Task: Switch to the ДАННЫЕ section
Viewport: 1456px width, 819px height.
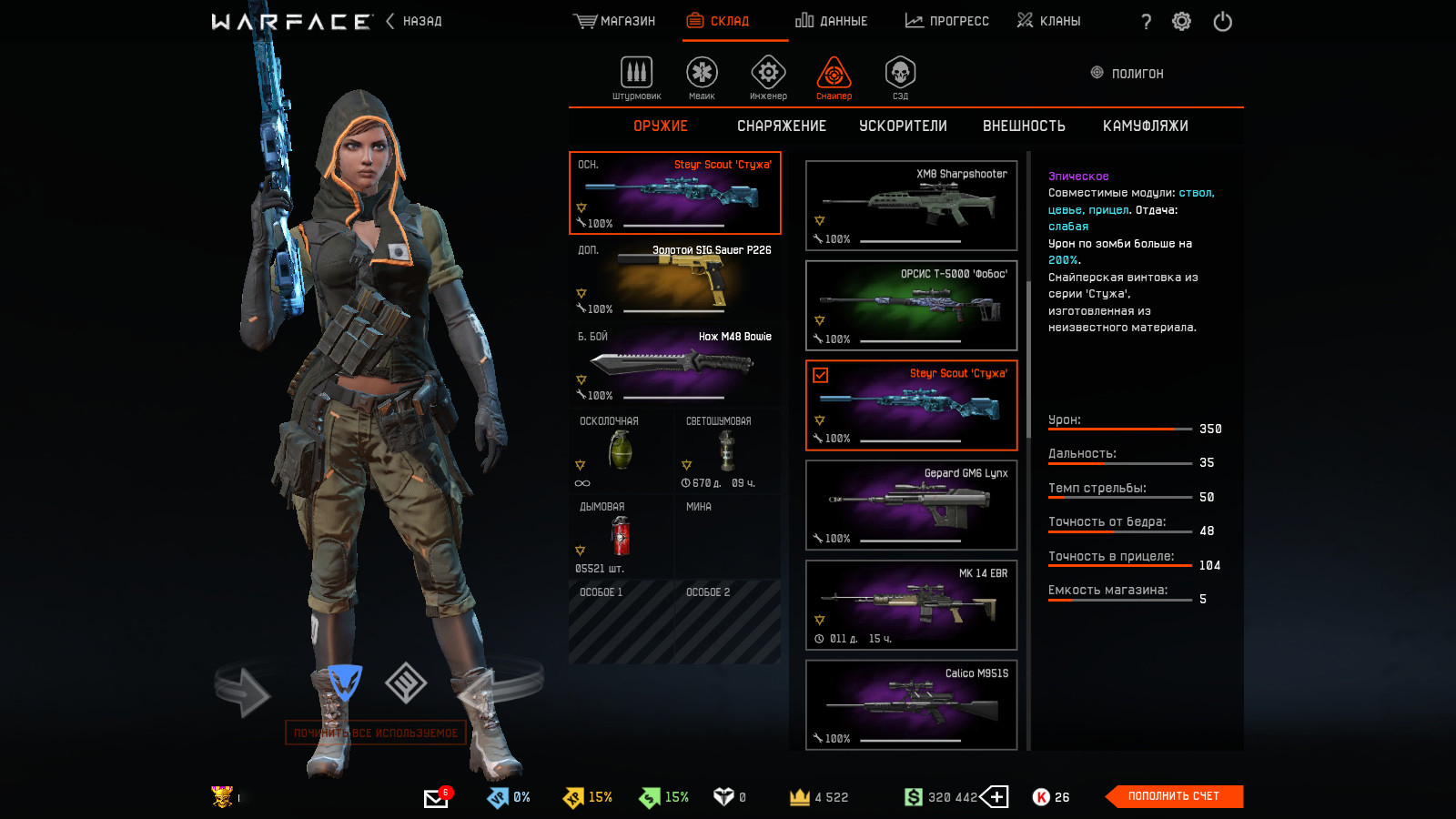Action: coord(831,21)
